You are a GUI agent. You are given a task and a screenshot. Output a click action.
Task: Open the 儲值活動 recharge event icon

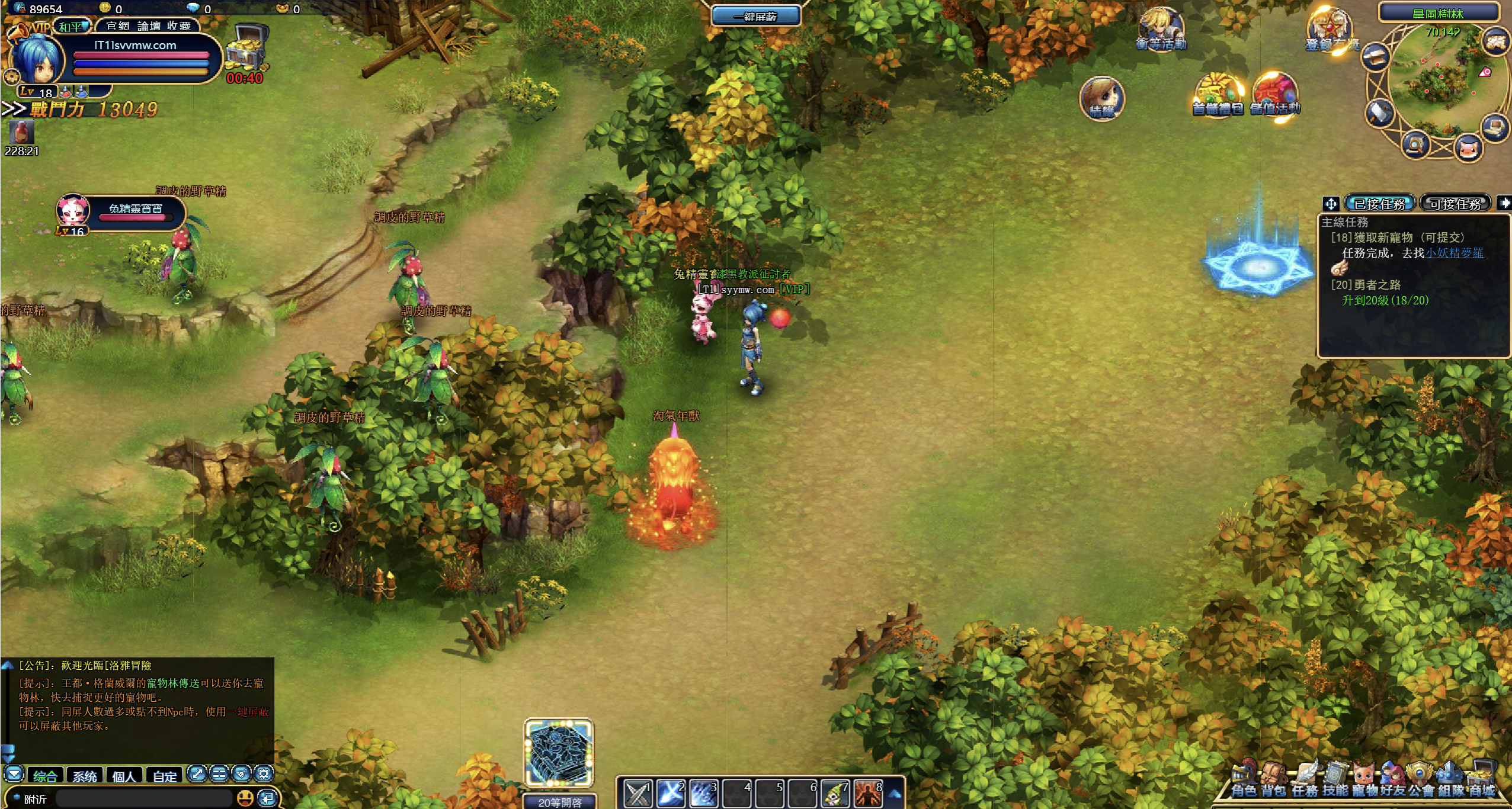[x=1275, y=96]
